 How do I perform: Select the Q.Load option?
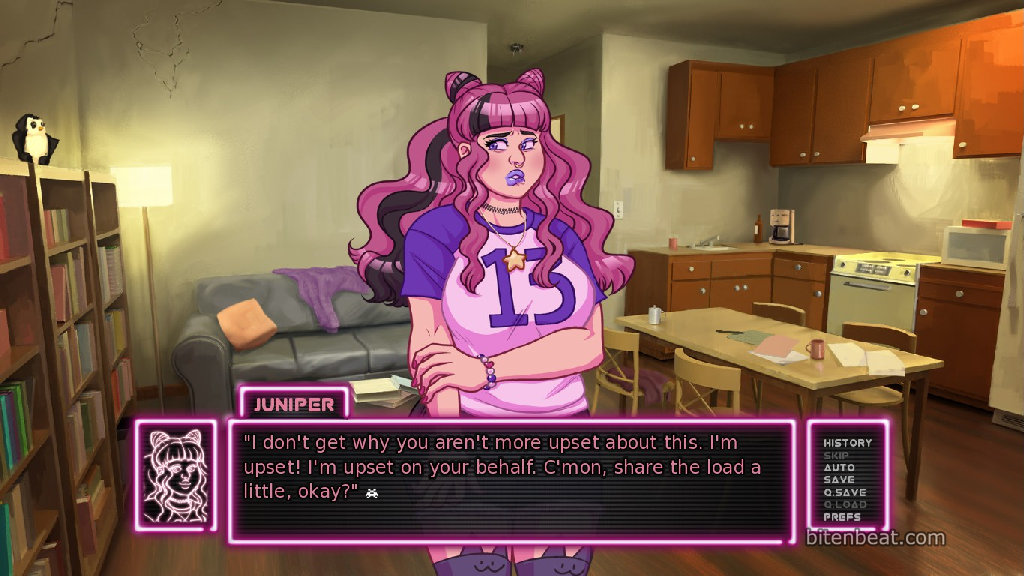[845, 505]
